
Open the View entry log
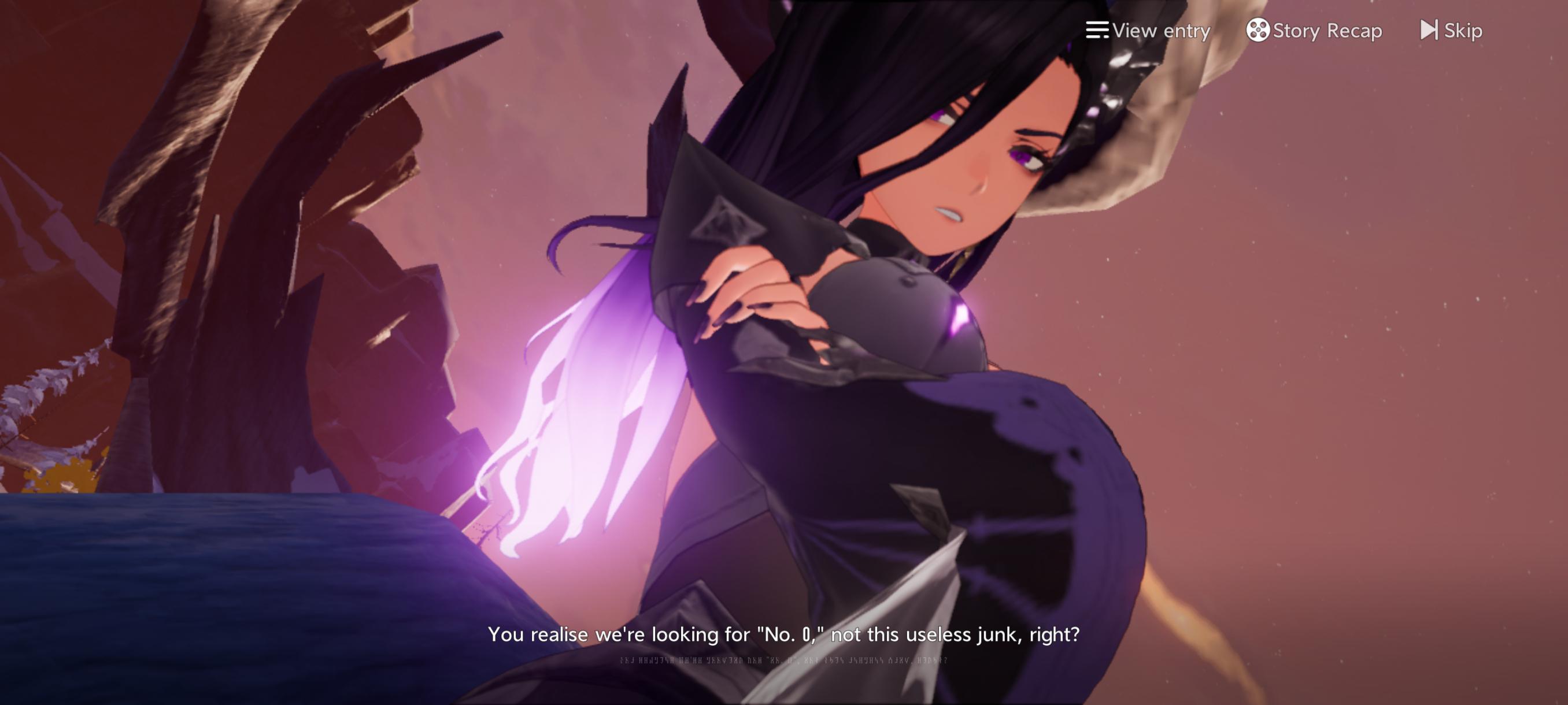coord(1148,31)
